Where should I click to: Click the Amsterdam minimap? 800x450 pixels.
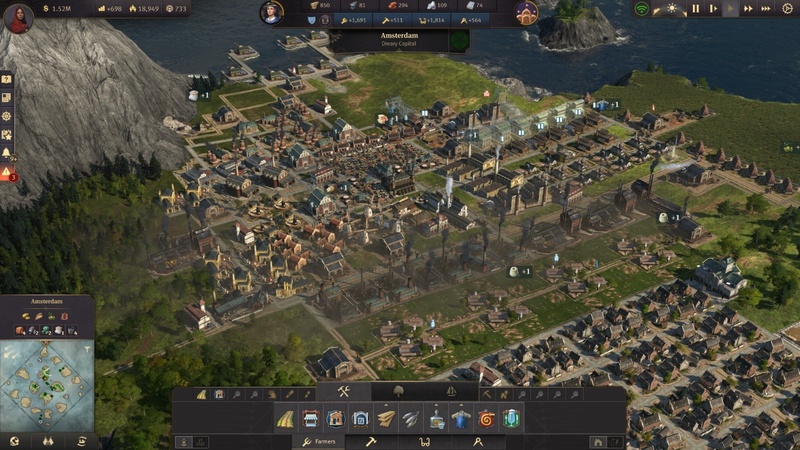click(46, 385)
